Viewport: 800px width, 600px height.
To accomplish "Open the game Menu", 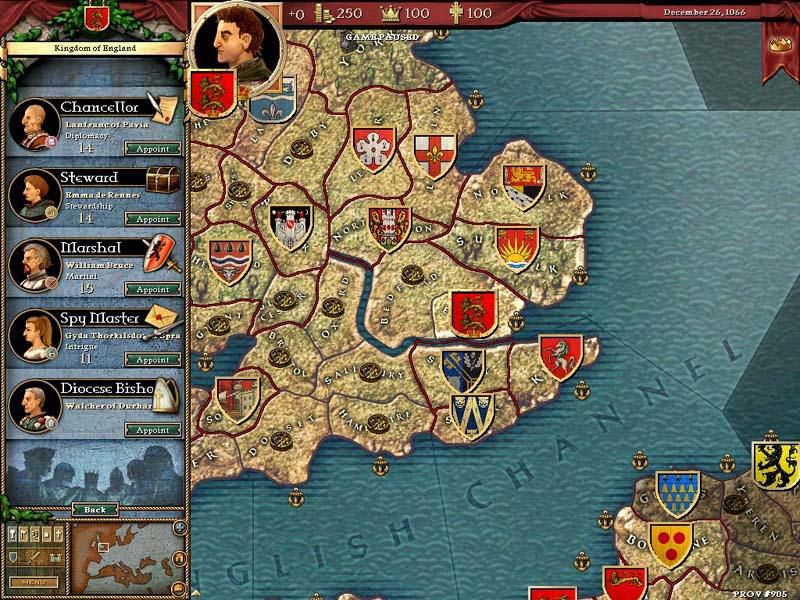I will click(x=33, y=582).
